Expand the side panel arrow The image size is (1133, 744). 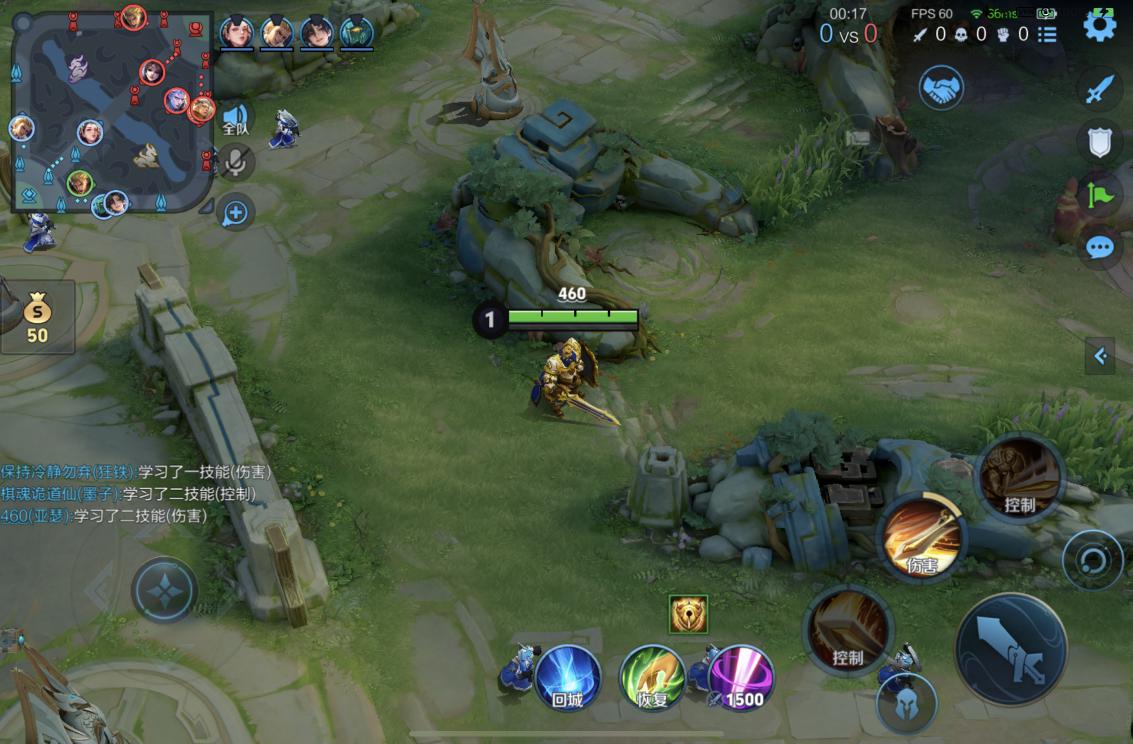click(x=1100, y=355)
